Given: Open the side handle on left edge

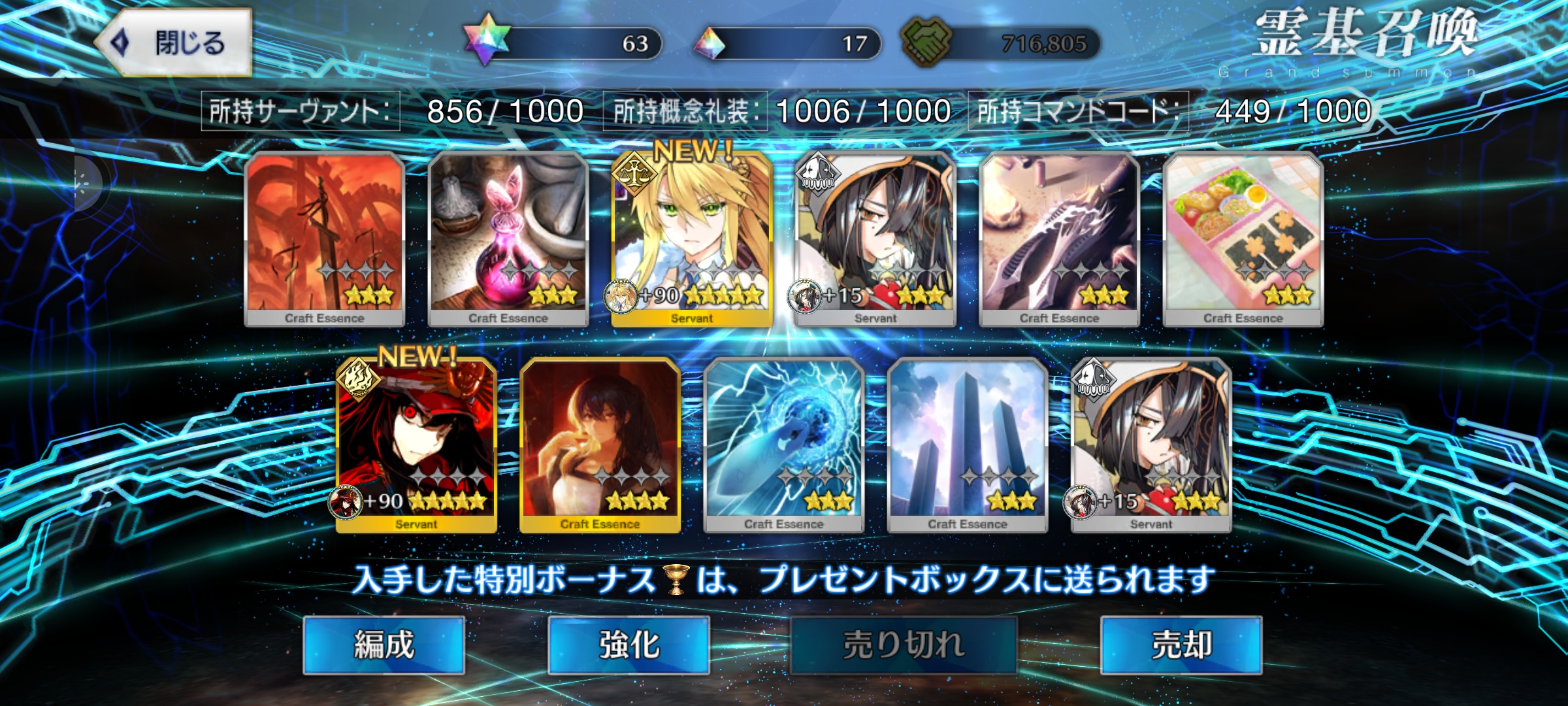Looking at the screenshot, I should [84, 184].
